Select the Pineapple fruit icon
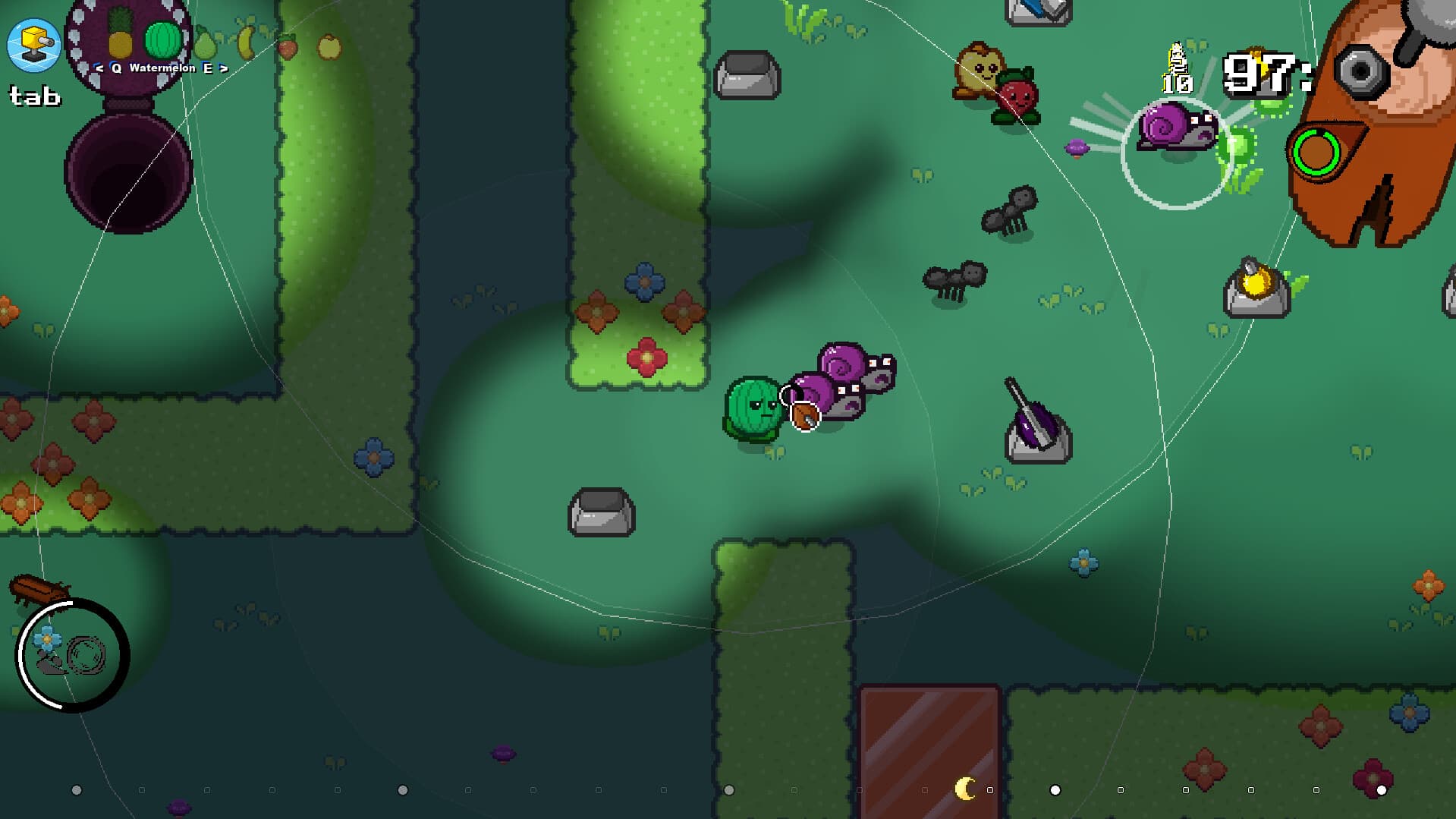The image size is (1456, 819). point(120,39)
